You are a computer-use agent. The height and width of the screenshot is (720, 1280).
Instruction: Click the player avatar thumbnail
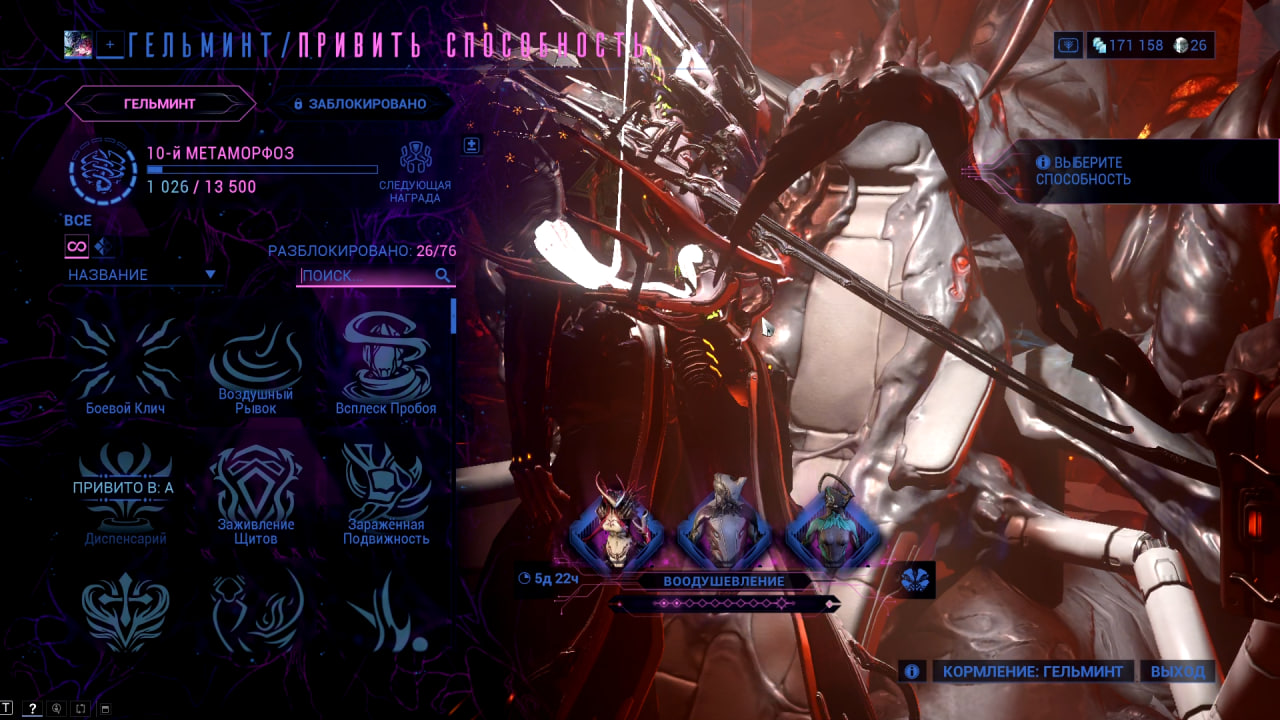(78, 44)
